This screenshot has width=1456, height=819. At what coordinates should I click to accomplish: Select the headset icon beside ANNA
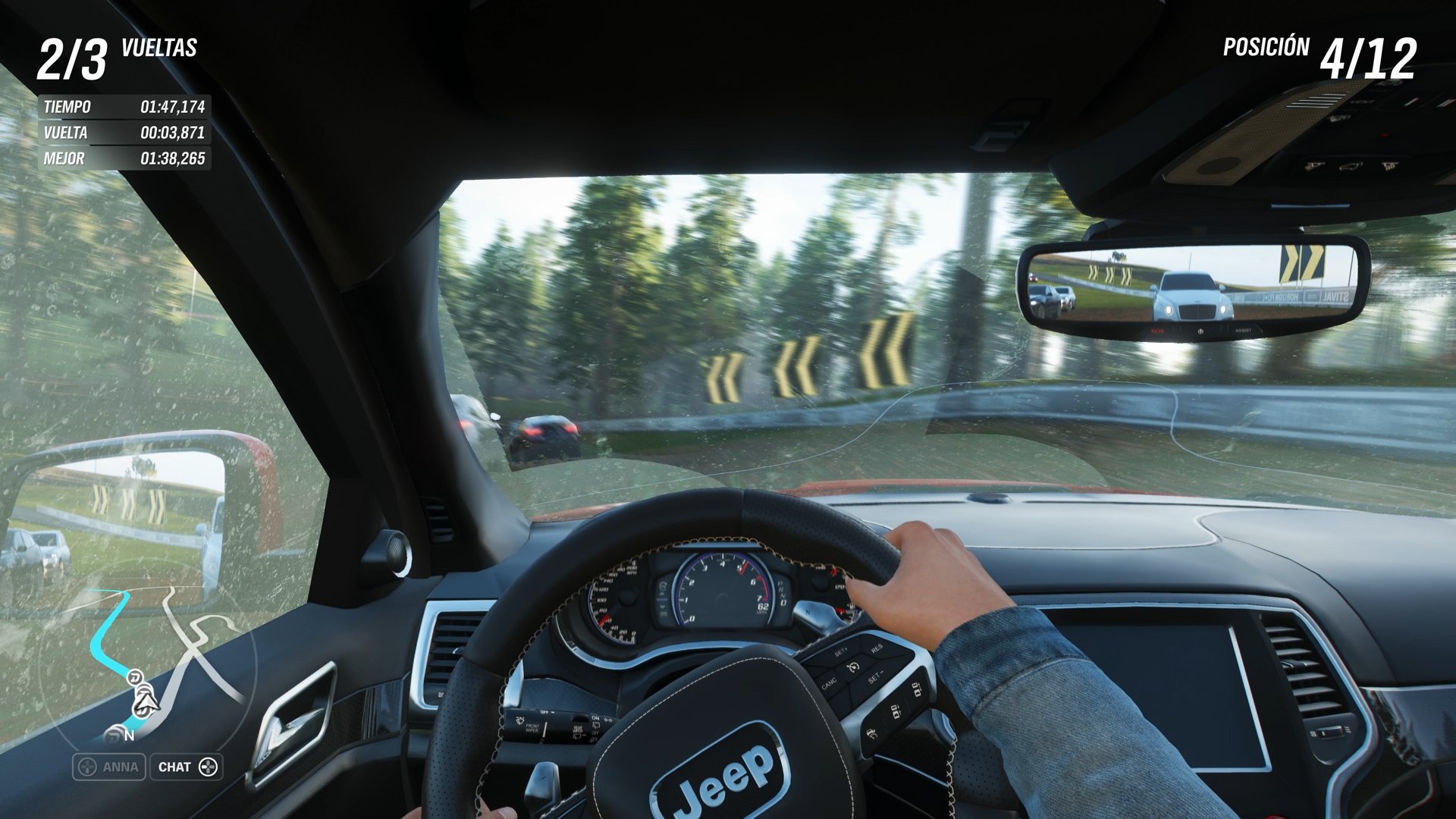point(87,767)
